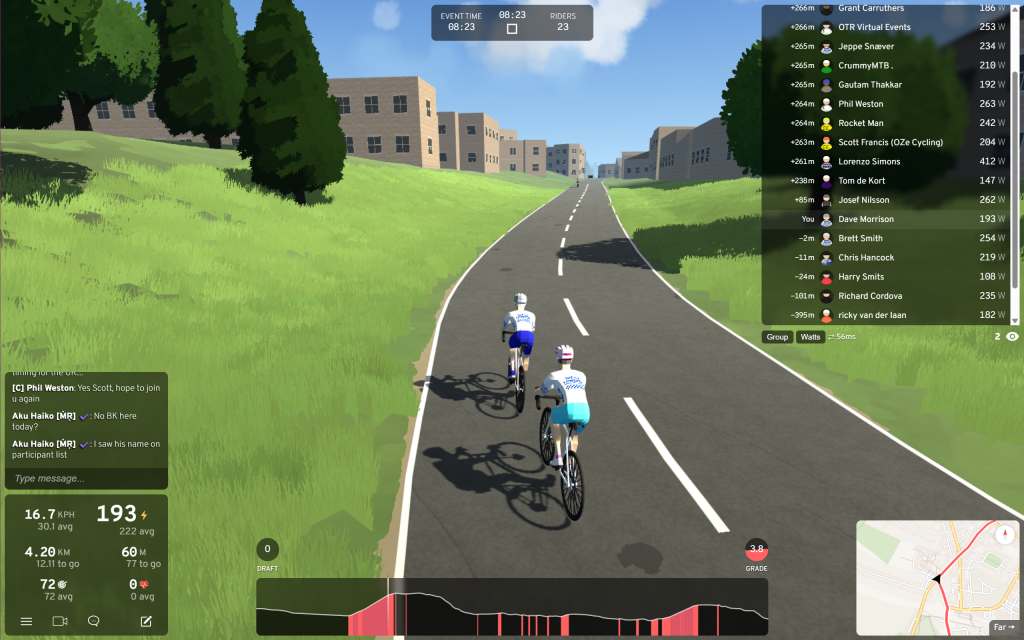Open the edit pencil icon

(146, 621)
